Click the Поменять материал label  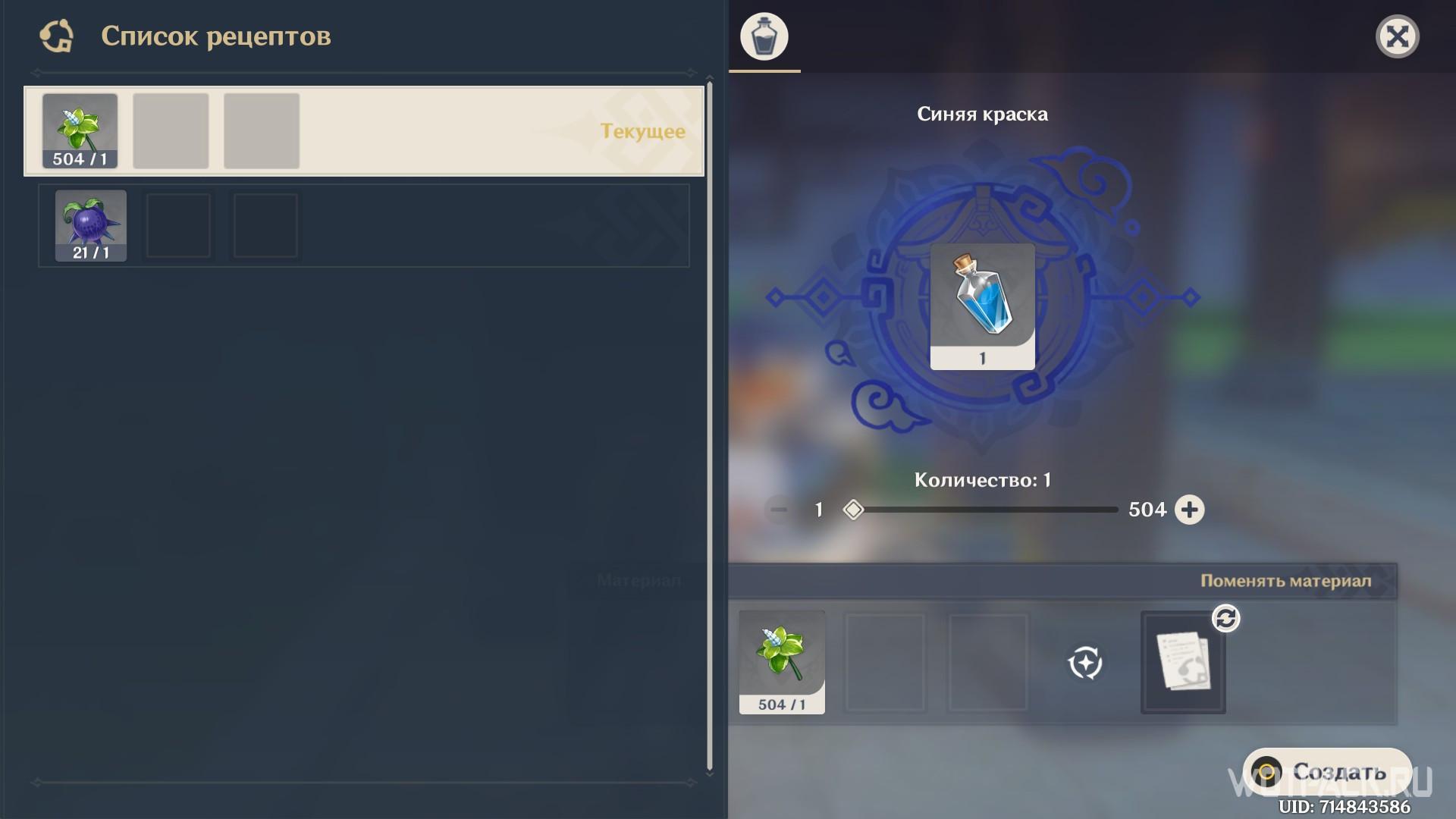pos(1285,581)
